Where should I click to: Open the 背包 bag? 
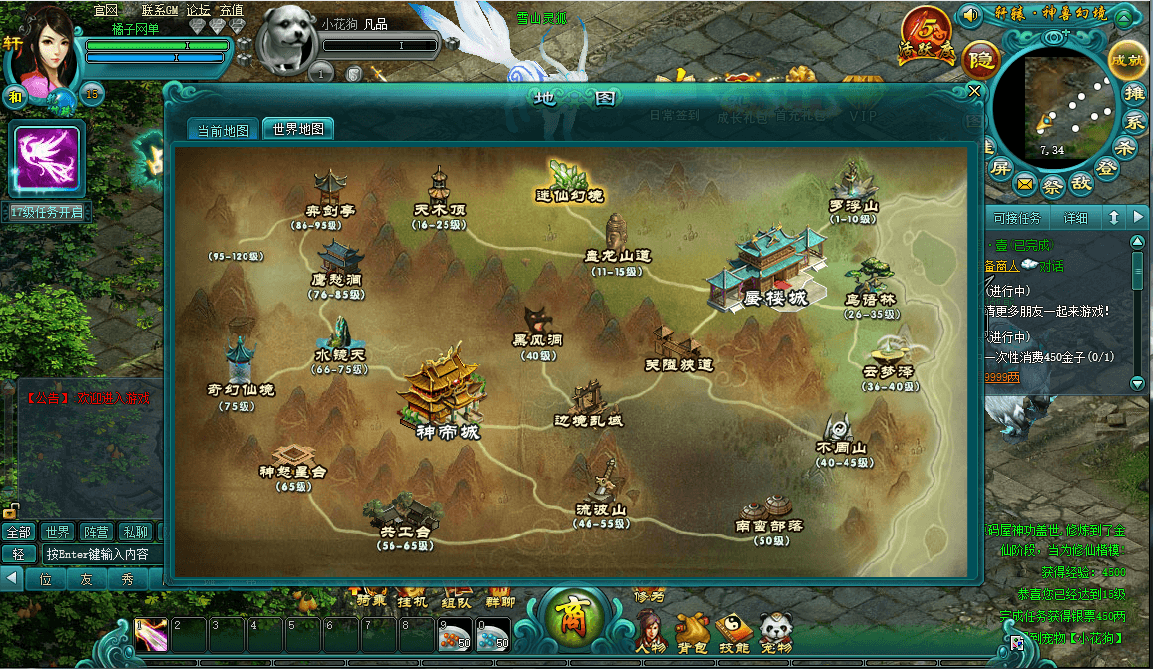[x=692, y=632]
